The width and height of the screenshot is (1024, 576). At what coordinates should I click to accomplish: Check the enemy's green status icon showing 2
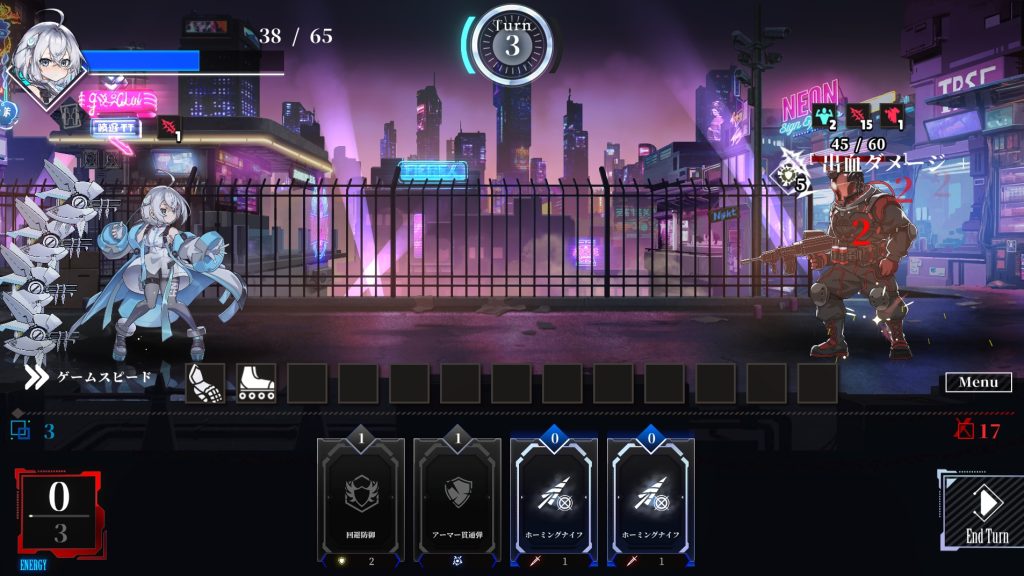[823, 115]
